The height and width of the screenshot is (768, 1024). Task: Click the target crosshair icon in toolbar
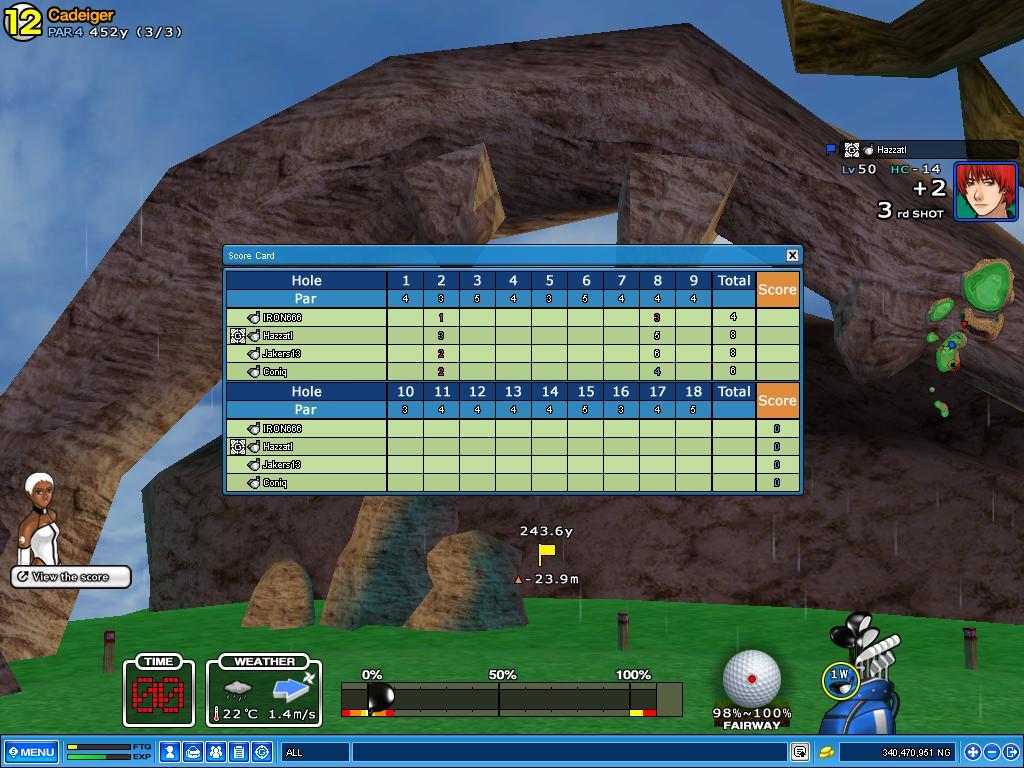point(262,752)
